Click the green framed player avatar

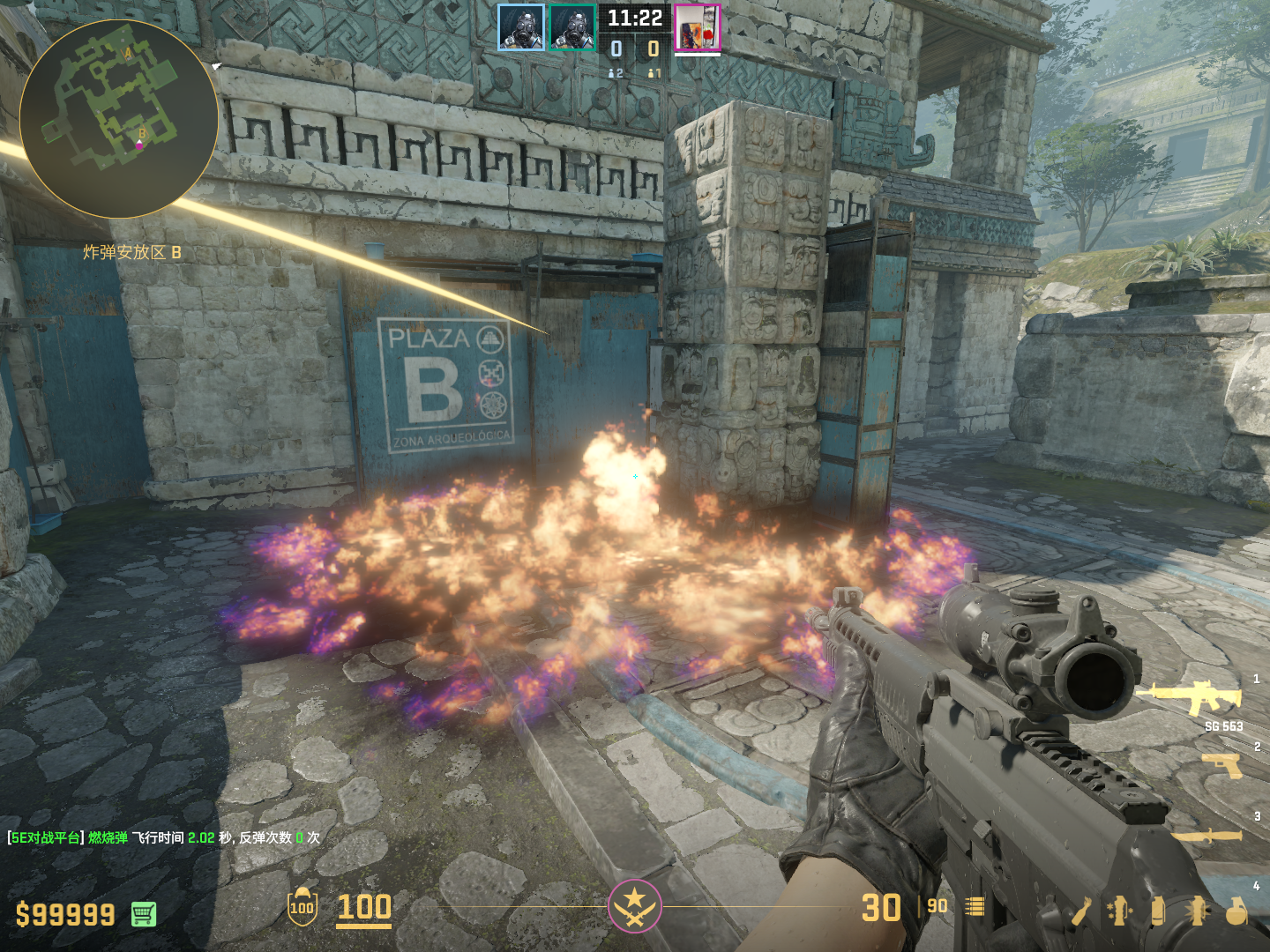tap(572, 27)
